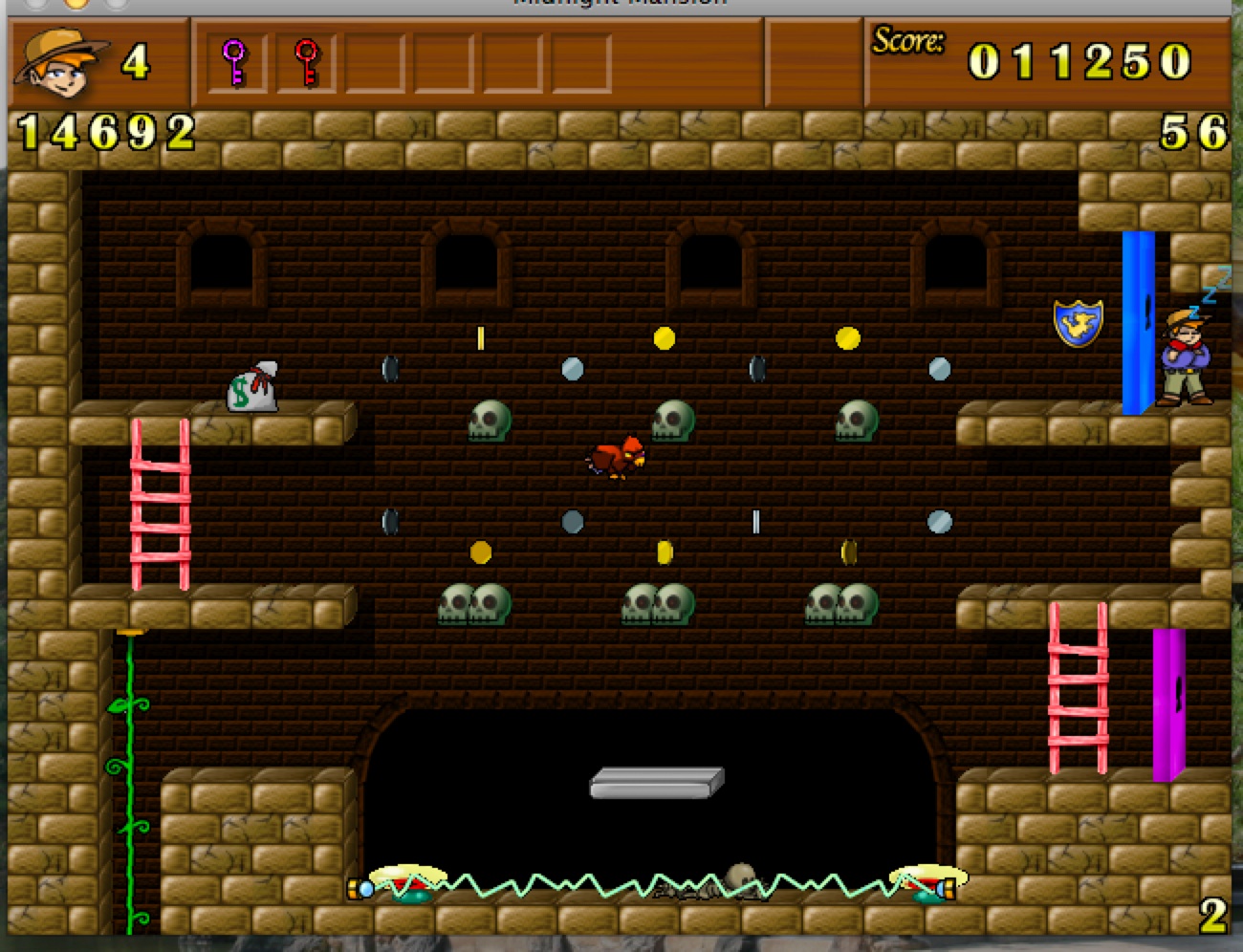Minimize the window with the yellow button
Image resolution: width=1243 pixels, height=952 pixels.
[x=76, y=3]
